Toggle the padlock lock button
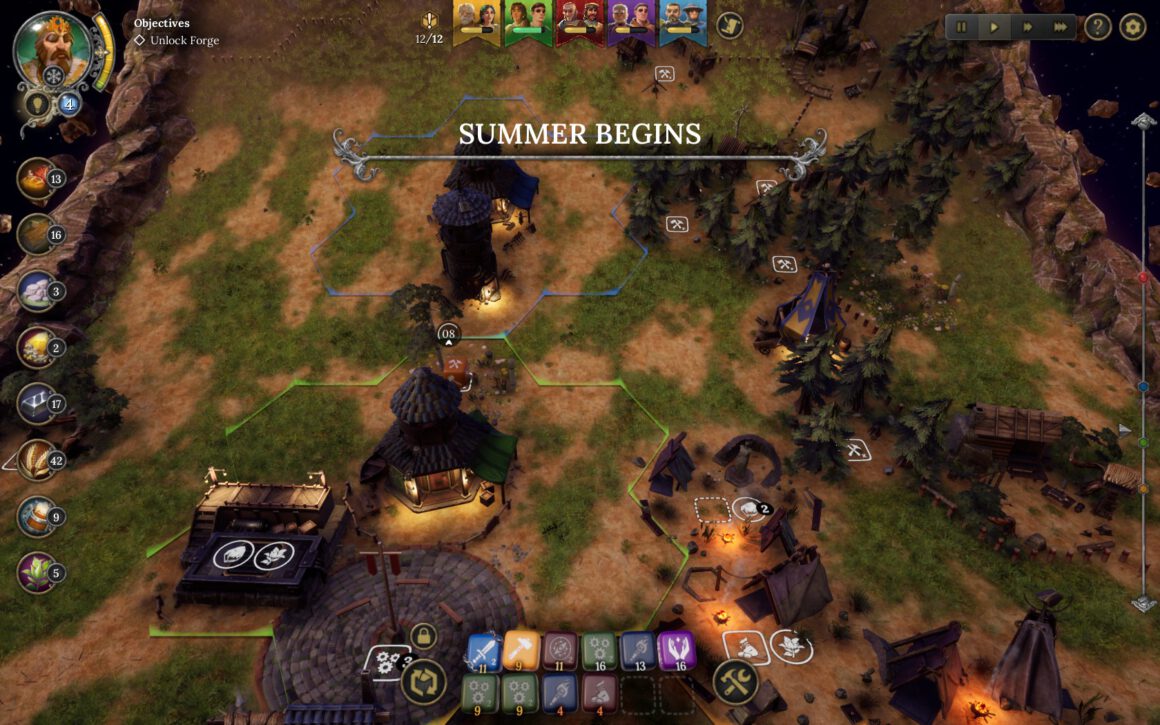This screenshot has width=1160, height=725. (423, 636)
